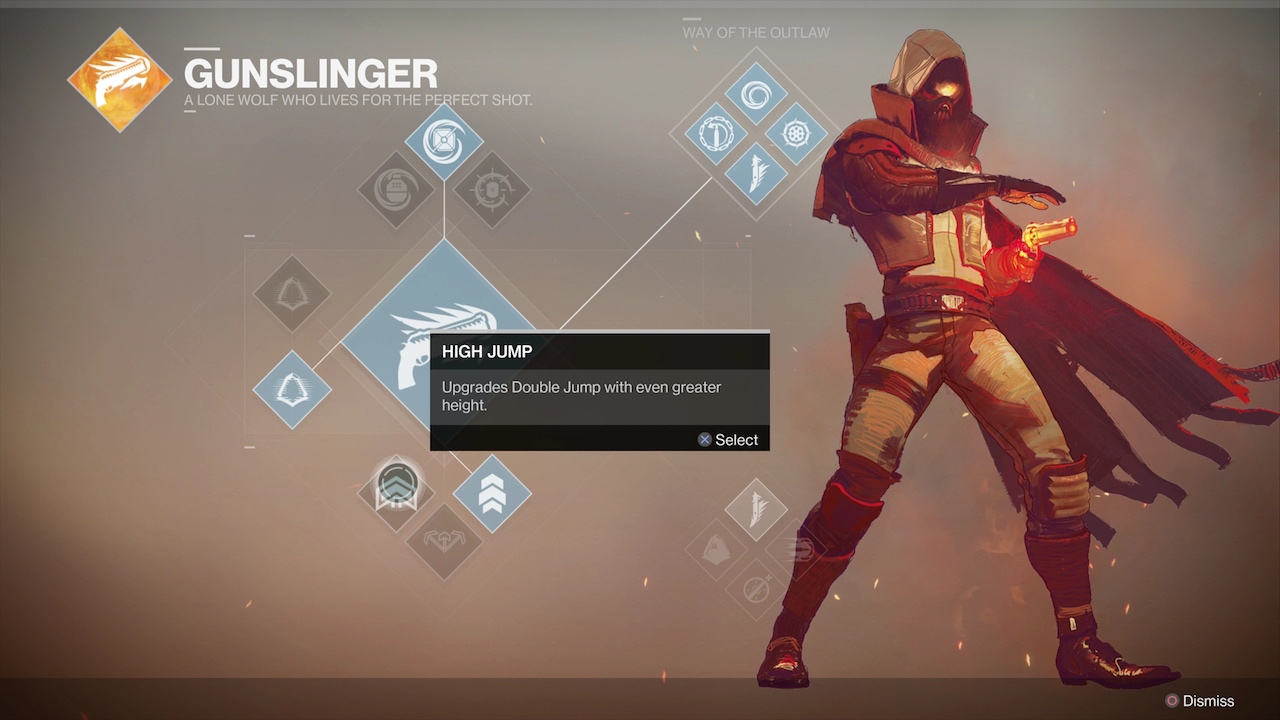Select the Gunslinger subclass emblem
The height and width of the screenshot is (720, 1280).
tap(120, 80)
